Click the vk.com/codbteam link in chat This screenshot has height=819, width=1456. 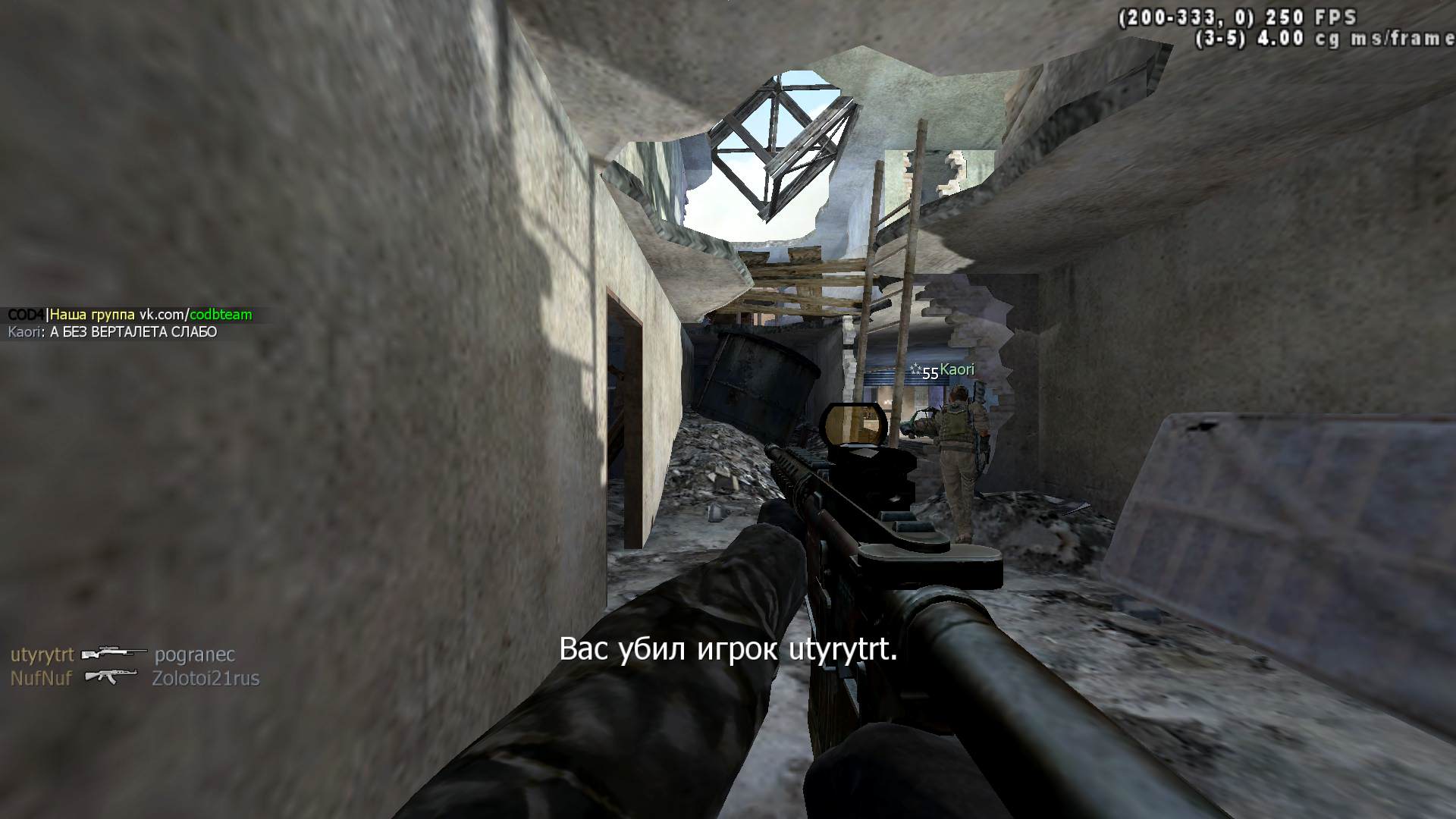196,315
